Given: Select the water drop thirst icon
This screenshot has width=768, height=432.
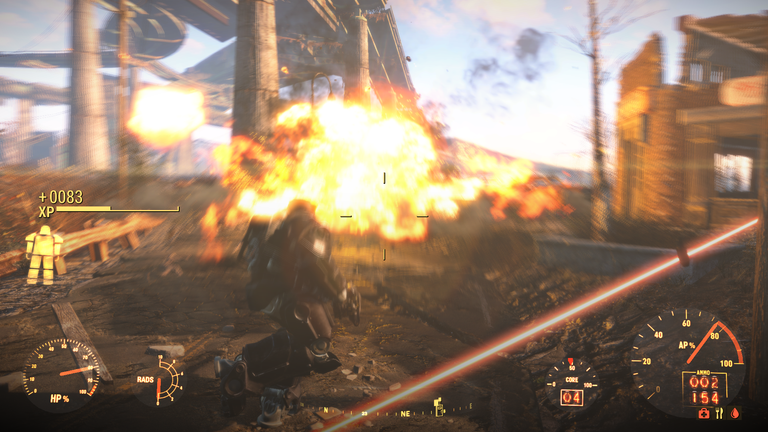Looking at the screenshot, I should point(735,412).
